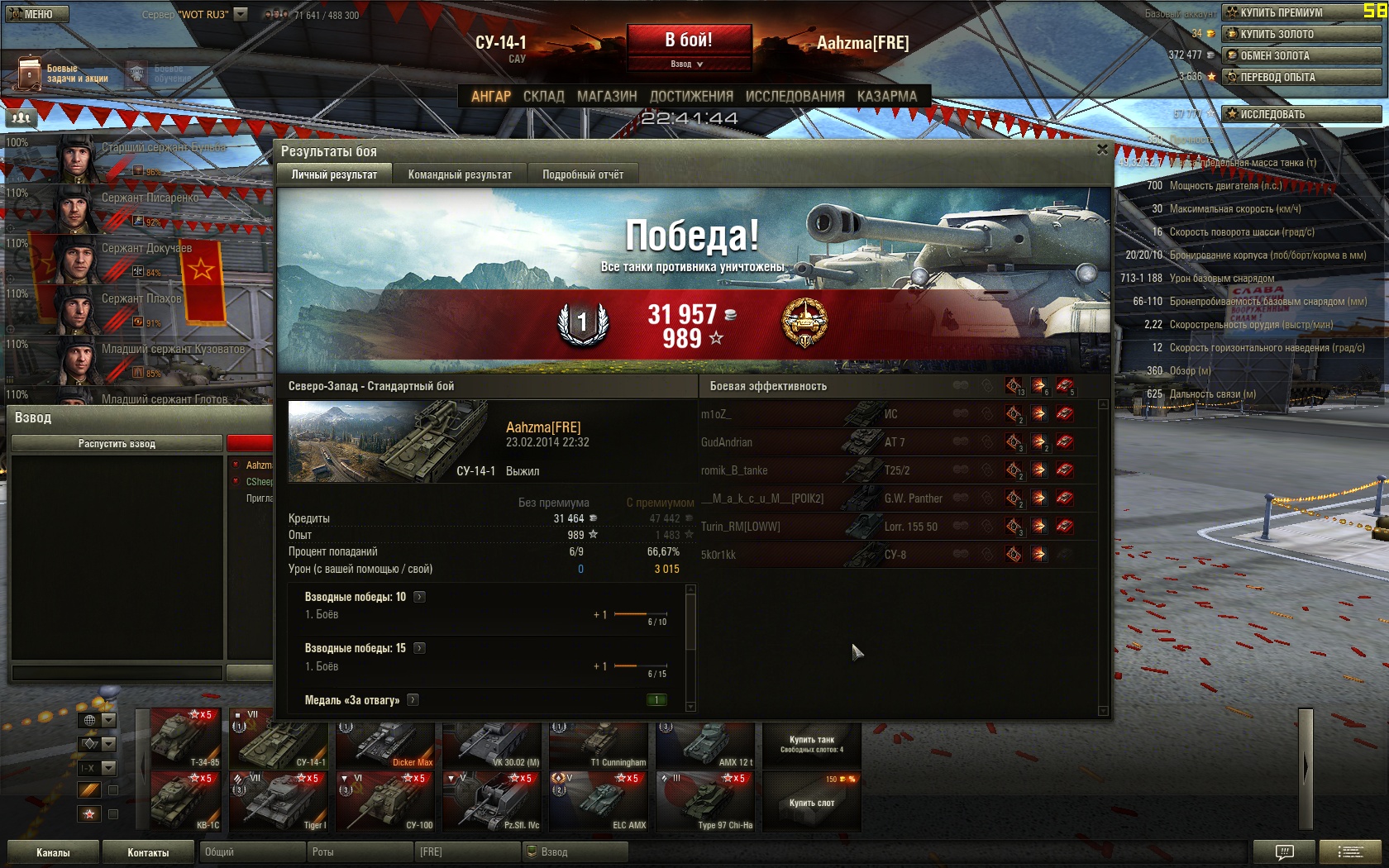Close the battle results window

(1102, 150)
